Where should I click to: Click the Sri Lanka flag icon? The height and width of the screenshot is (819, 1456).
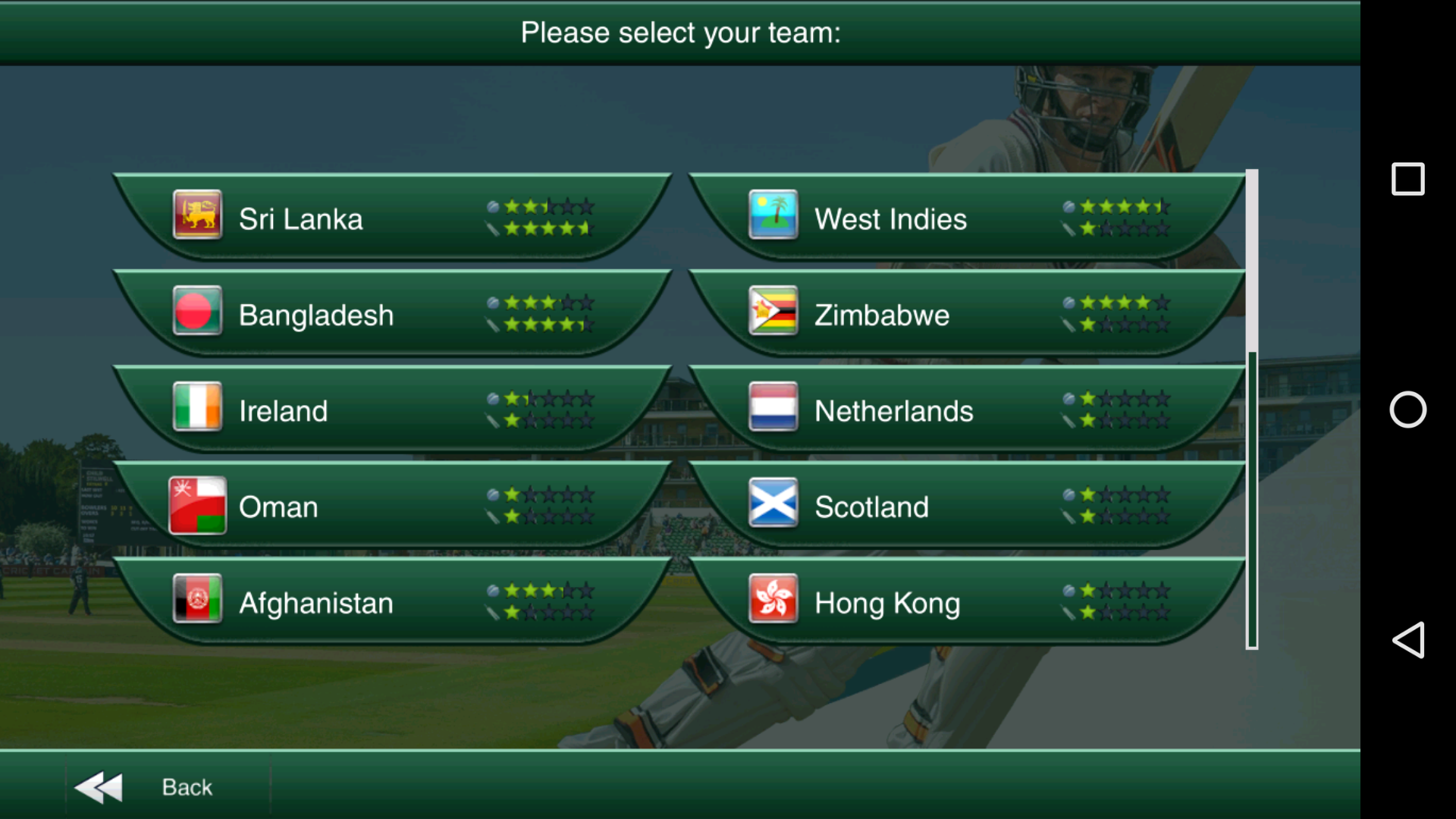(x=197, y=218)
